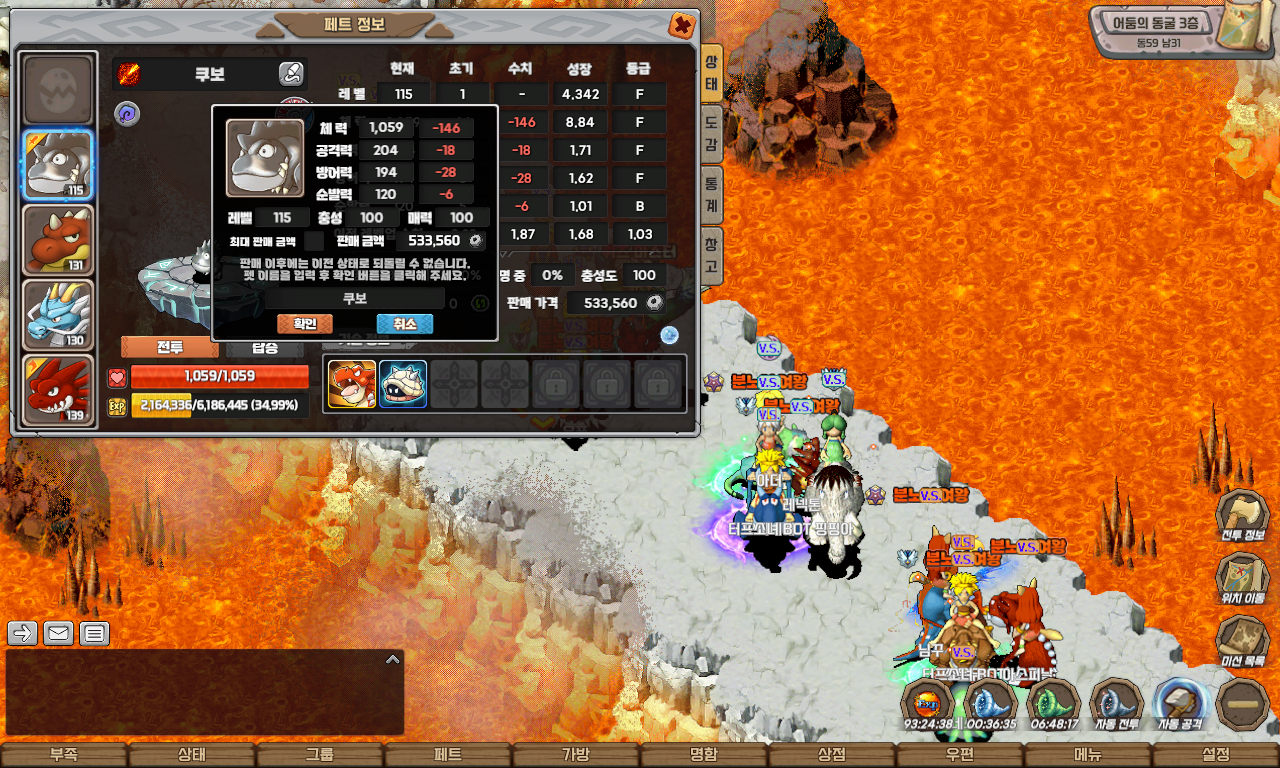Image resolution: width=1280 pixels, height=768 pixels.
Task: Close the 페트 정보 window
Action: coord(681,25)
